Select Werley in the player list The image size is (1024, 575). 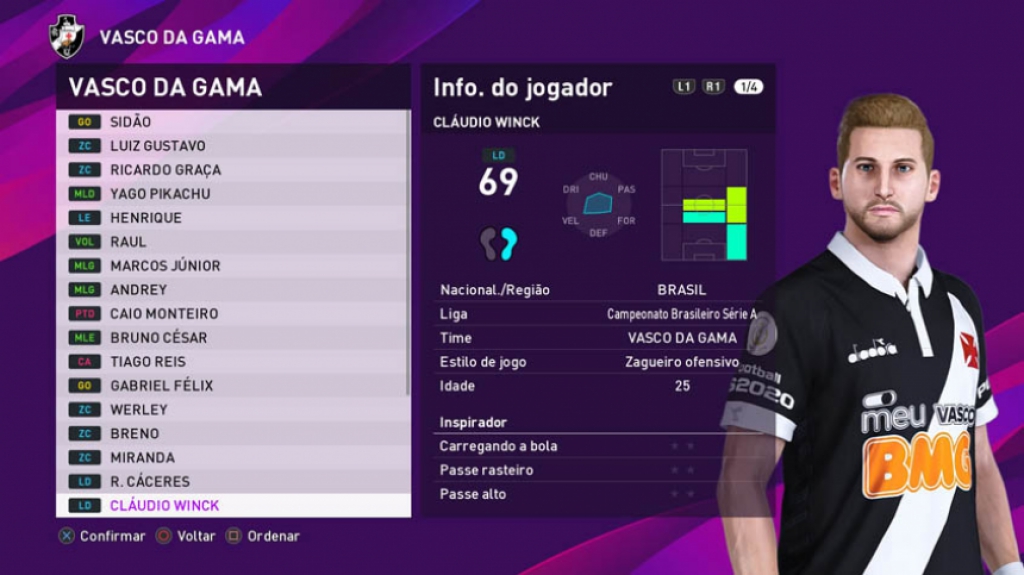coord(232,409)
